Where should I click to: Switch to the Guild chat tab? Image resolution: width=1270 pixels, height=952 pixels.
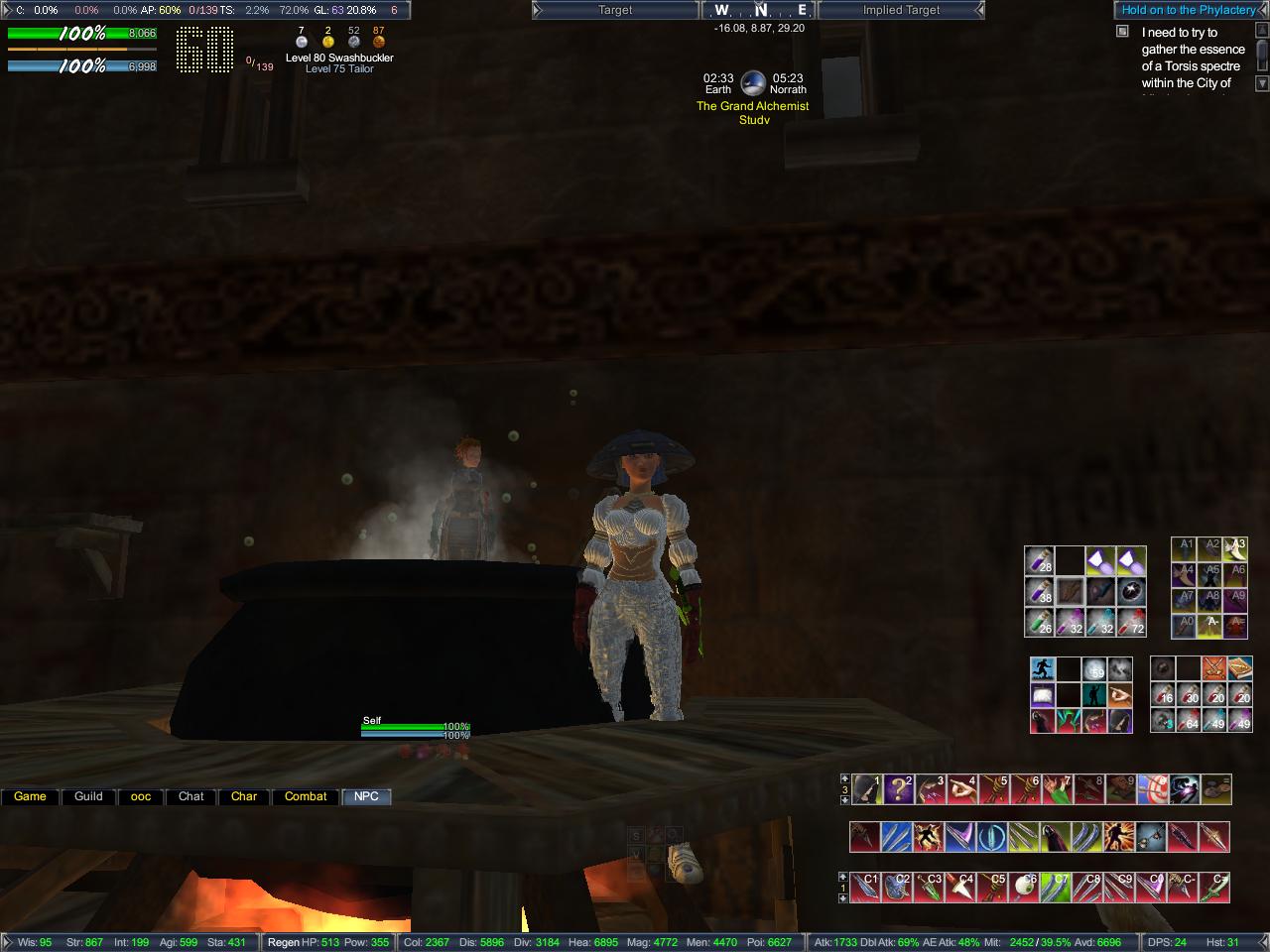click(88, 796)
